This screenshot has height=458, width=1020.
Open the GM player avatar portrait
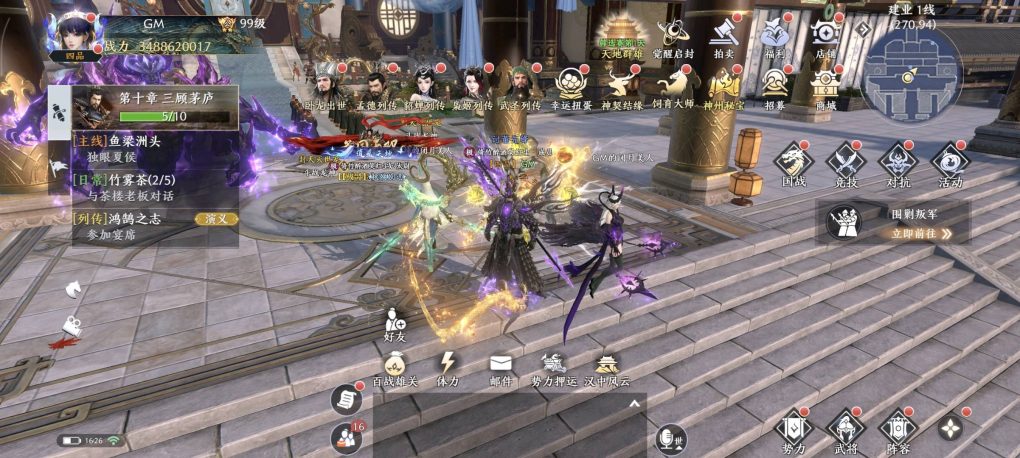click(72, 35)
